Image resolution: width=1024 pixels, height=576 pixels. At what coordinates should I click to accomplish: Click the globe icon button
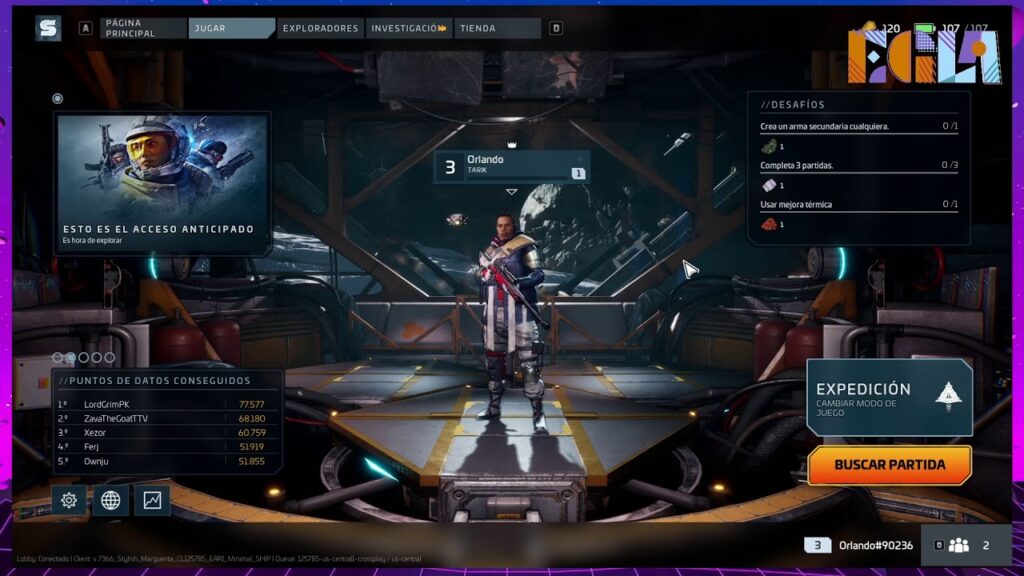[x=111, y=500]
